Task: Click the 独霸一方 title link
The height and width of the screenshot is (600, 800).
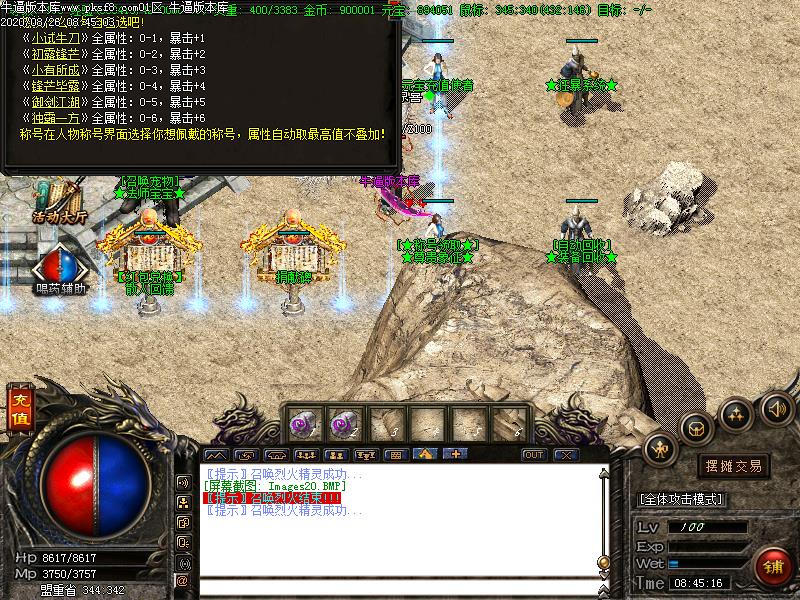Action: point(57,118)
